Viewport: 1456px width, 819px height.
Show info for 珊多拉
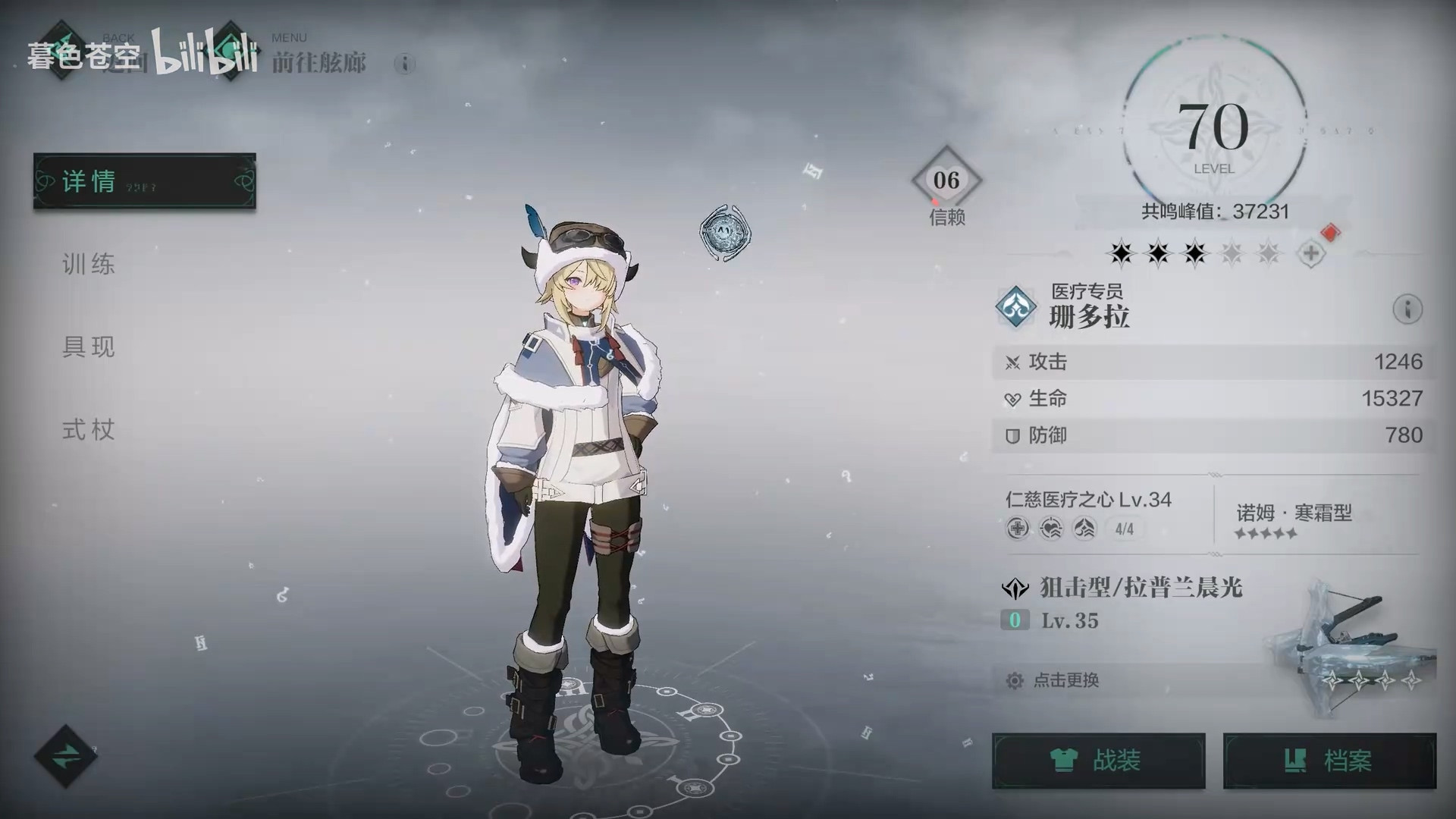[x=1407, y=309]
